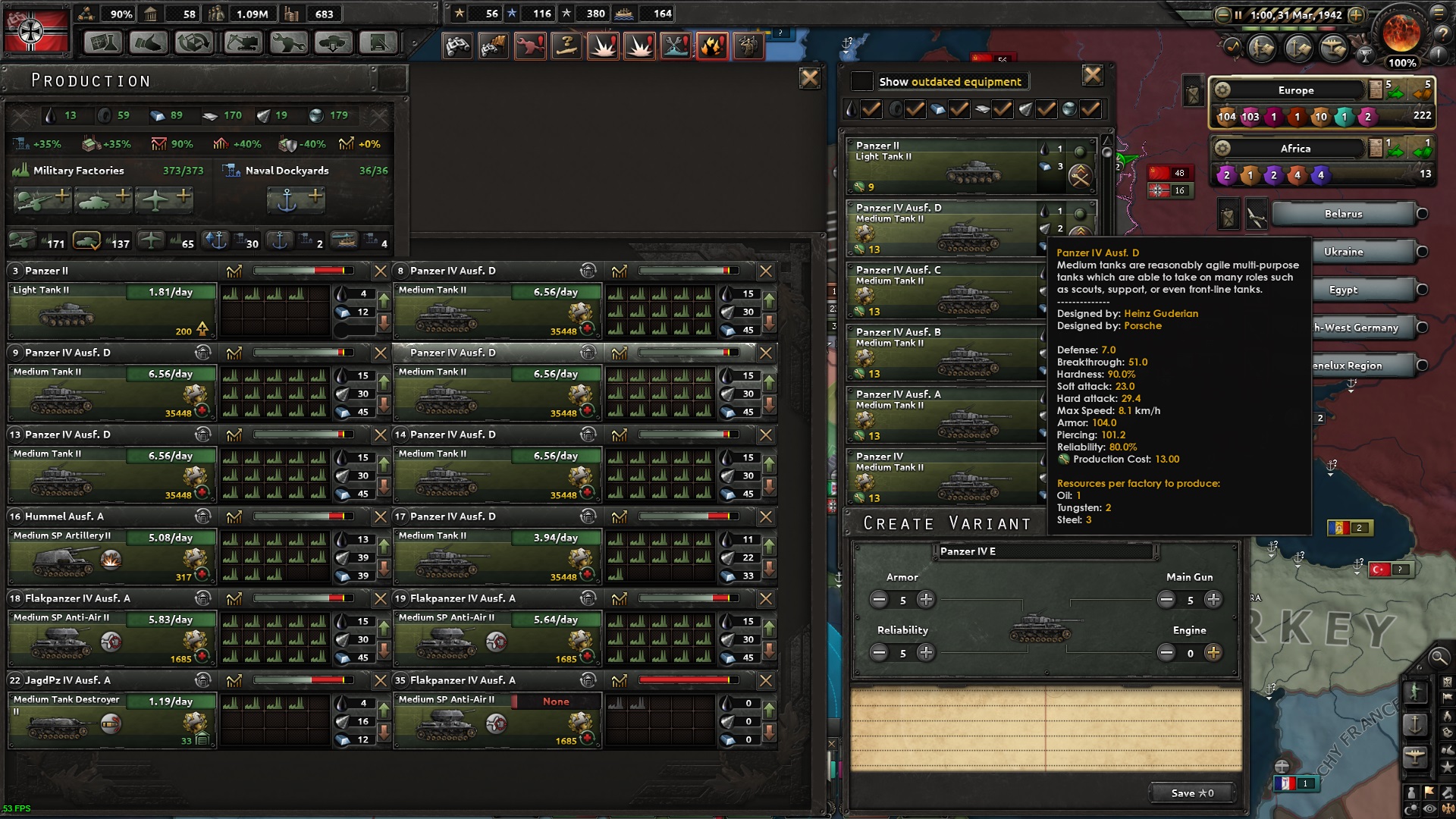Open the Diplomacy menu
This screenshot has width=1456, height=819.
[149, 42]
